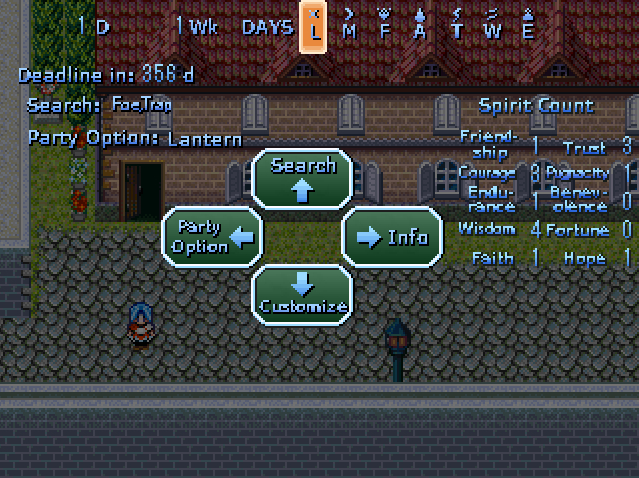This screenshot has height=478, width=639.
Task: Show the Info panel
Action: coord(392,236)
